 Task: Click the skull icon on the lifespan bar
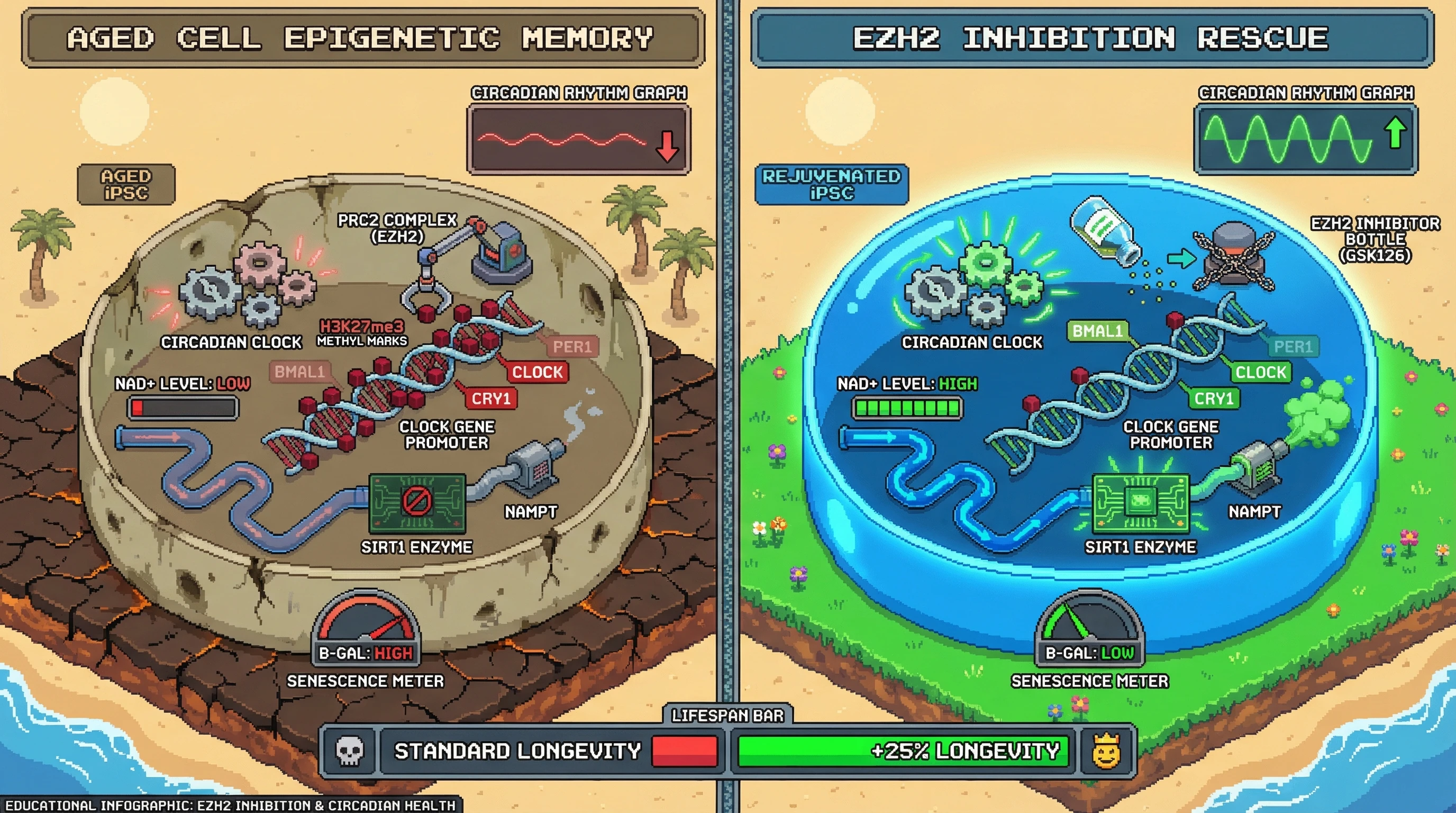tap(349, 751)
